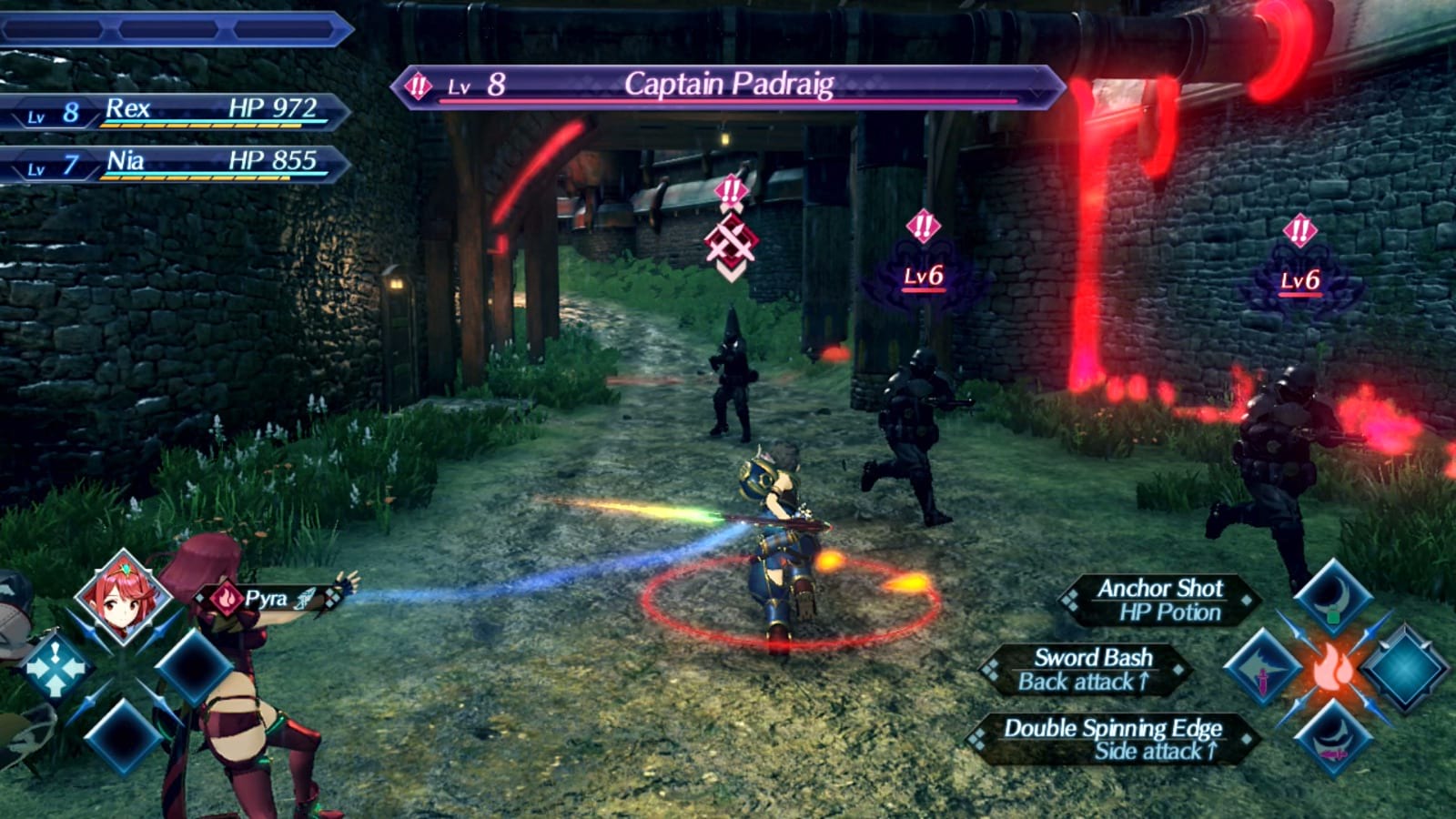Viewport: 1456px width, 819px height.
Task: Choose Nia's party status row
Action: [x=173, y=164]
